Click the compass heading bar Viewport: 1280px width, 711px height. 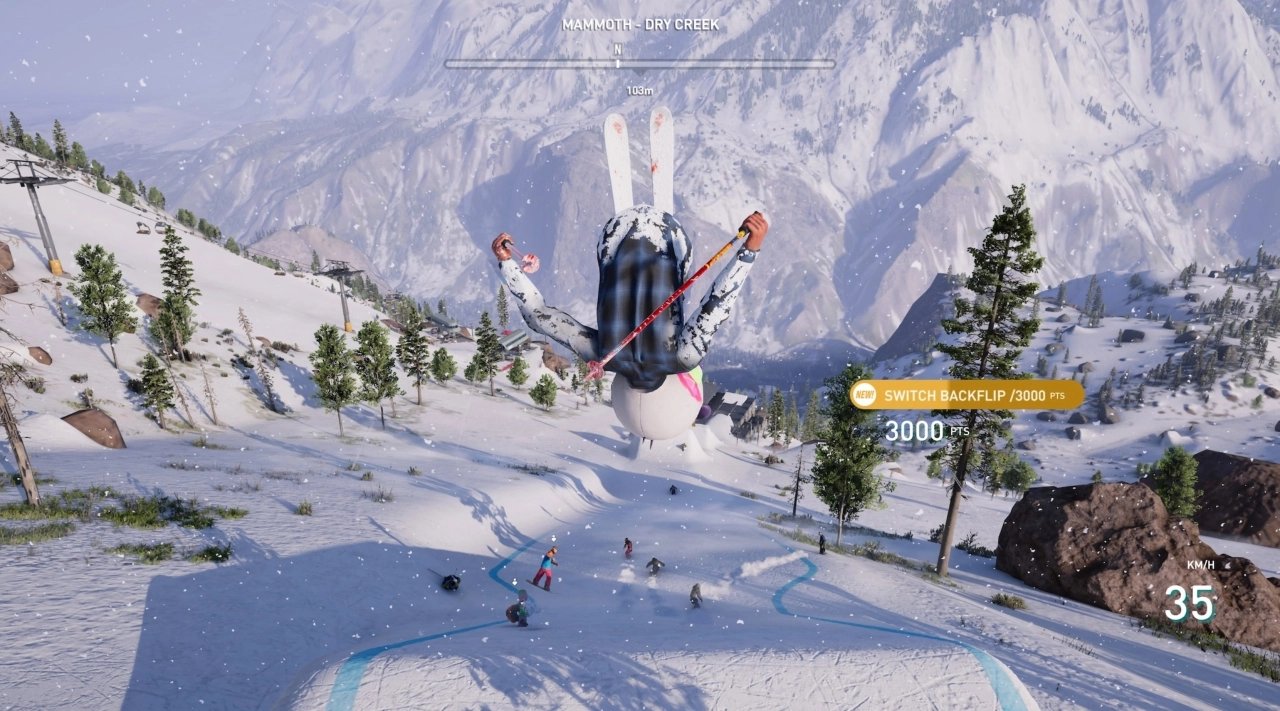(640, 63)
